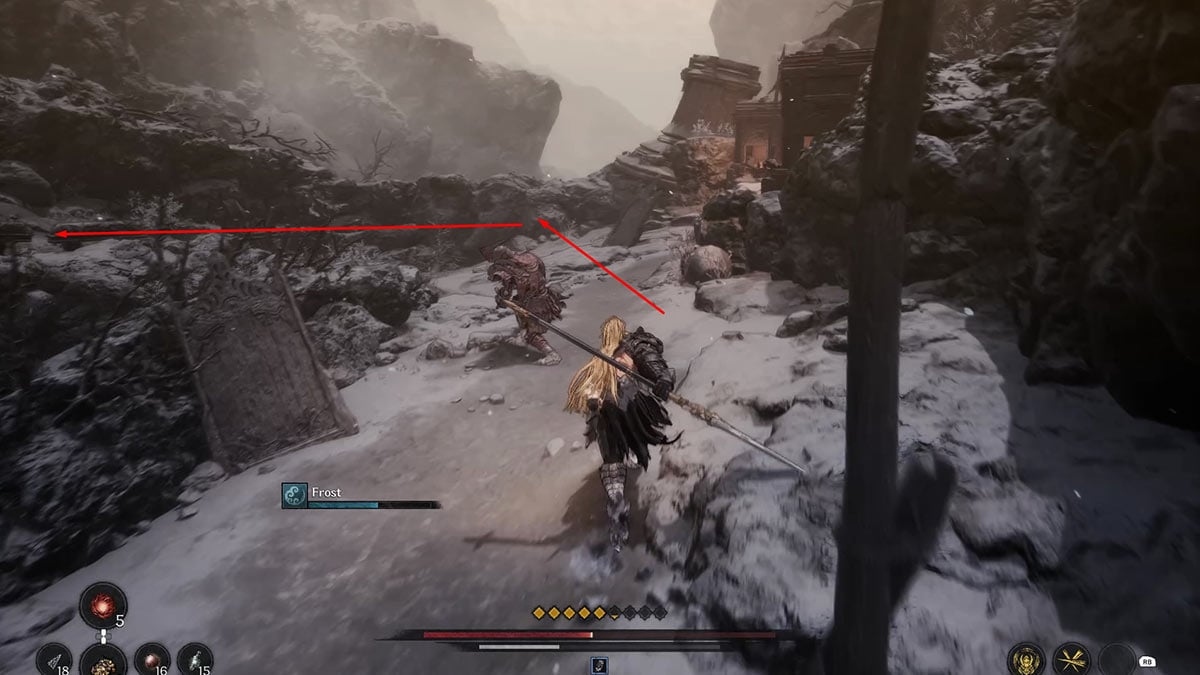Use the triangular item with count 18
This screenshot has height=675, width=1200.
(55, 660)
